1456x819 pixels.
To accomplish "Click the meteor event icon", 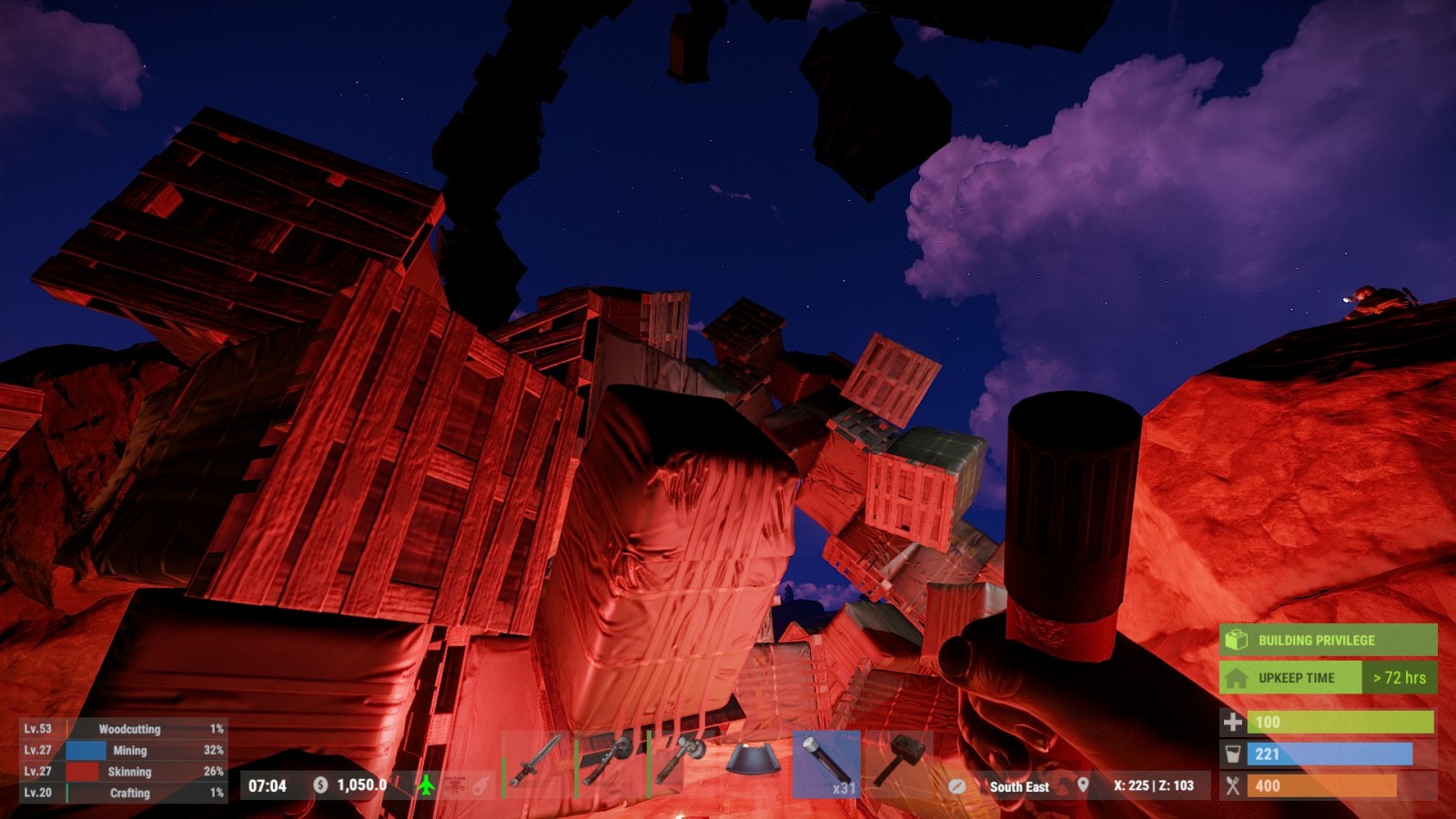I will [481, 784].
